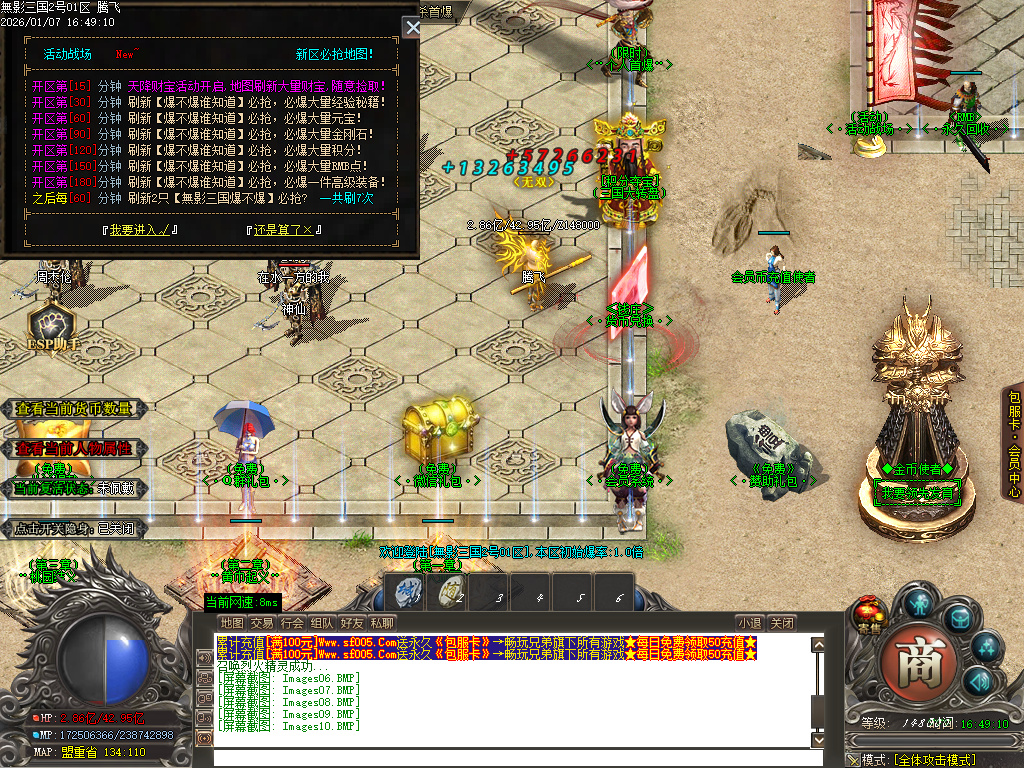Open the 交易 trade tab

262,623
